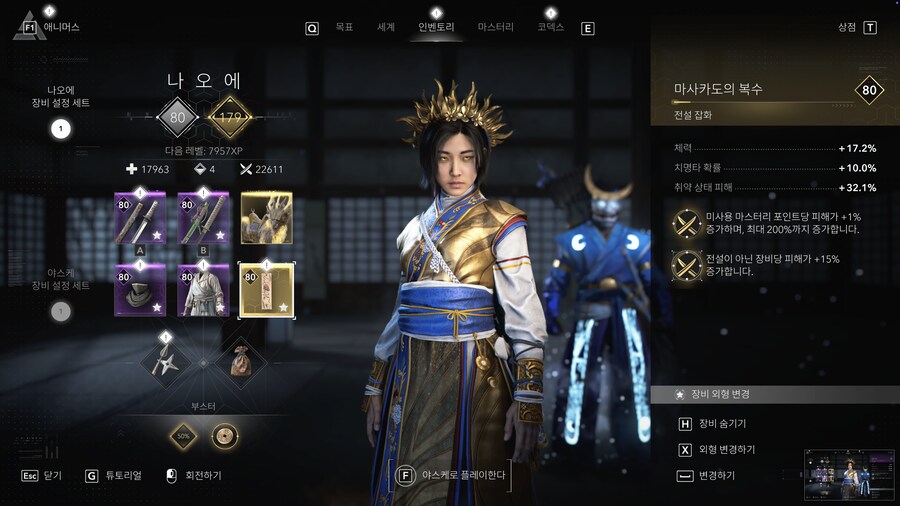The image size is (900, 506).
Task: Select the katana weapon slot A
Action: tap(140, 218)
